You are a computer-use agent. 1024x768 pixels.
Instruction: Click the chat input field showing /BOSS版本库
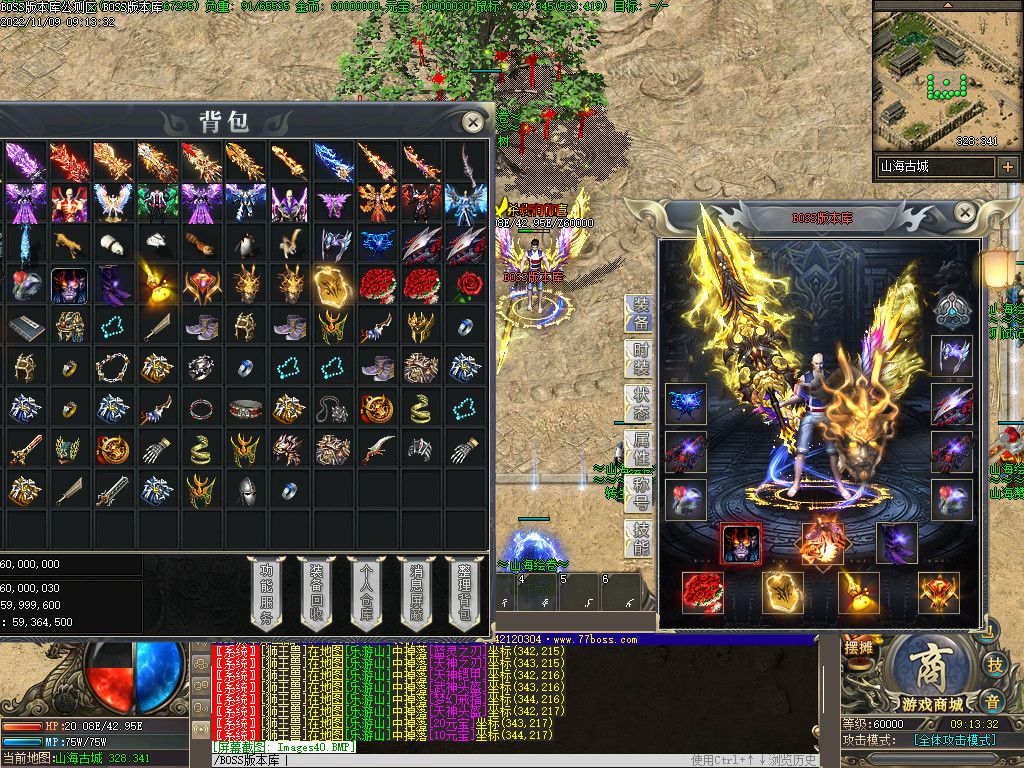[450, 760]
